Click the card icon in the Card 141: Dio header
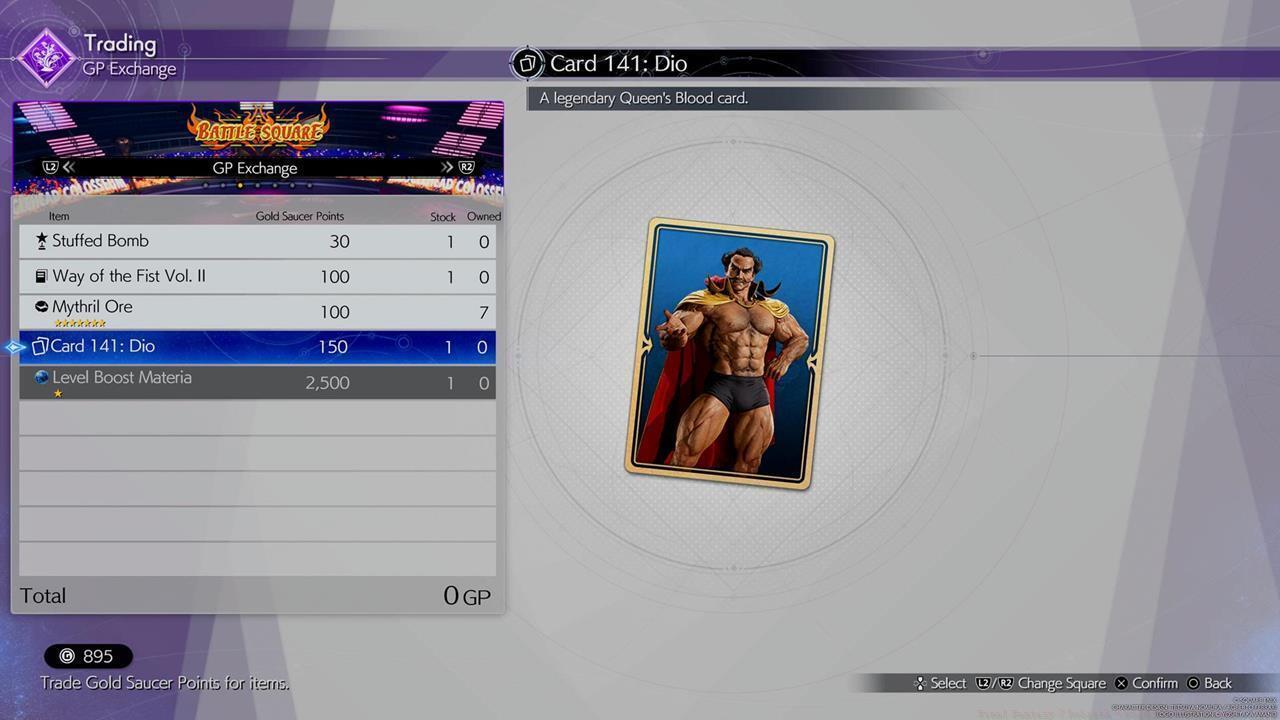Viewport: 1280px width, 720px height. click(x=528, y=62)
